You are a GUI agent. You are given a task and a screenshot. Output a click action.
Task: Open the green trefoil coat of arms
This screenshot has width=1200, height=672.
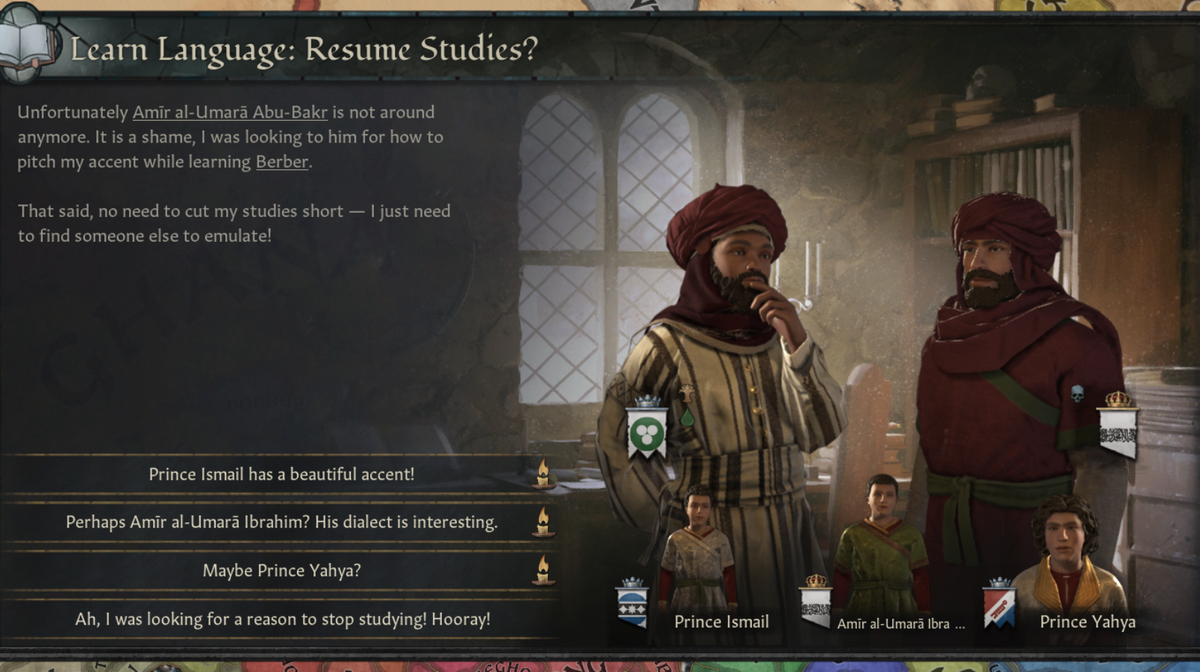(647, 428)
